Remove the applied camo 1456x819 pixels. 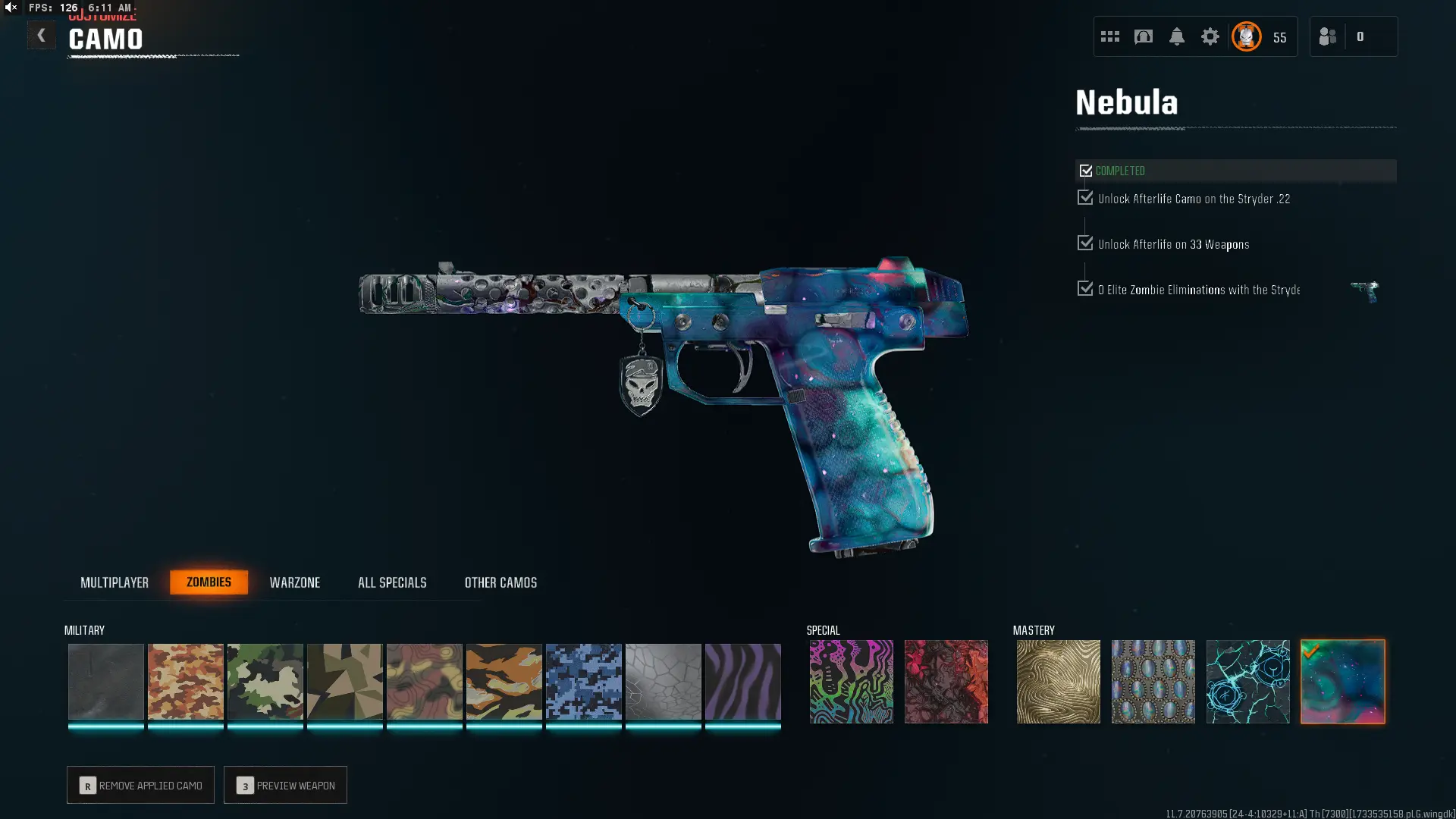(x=140, y=785)
